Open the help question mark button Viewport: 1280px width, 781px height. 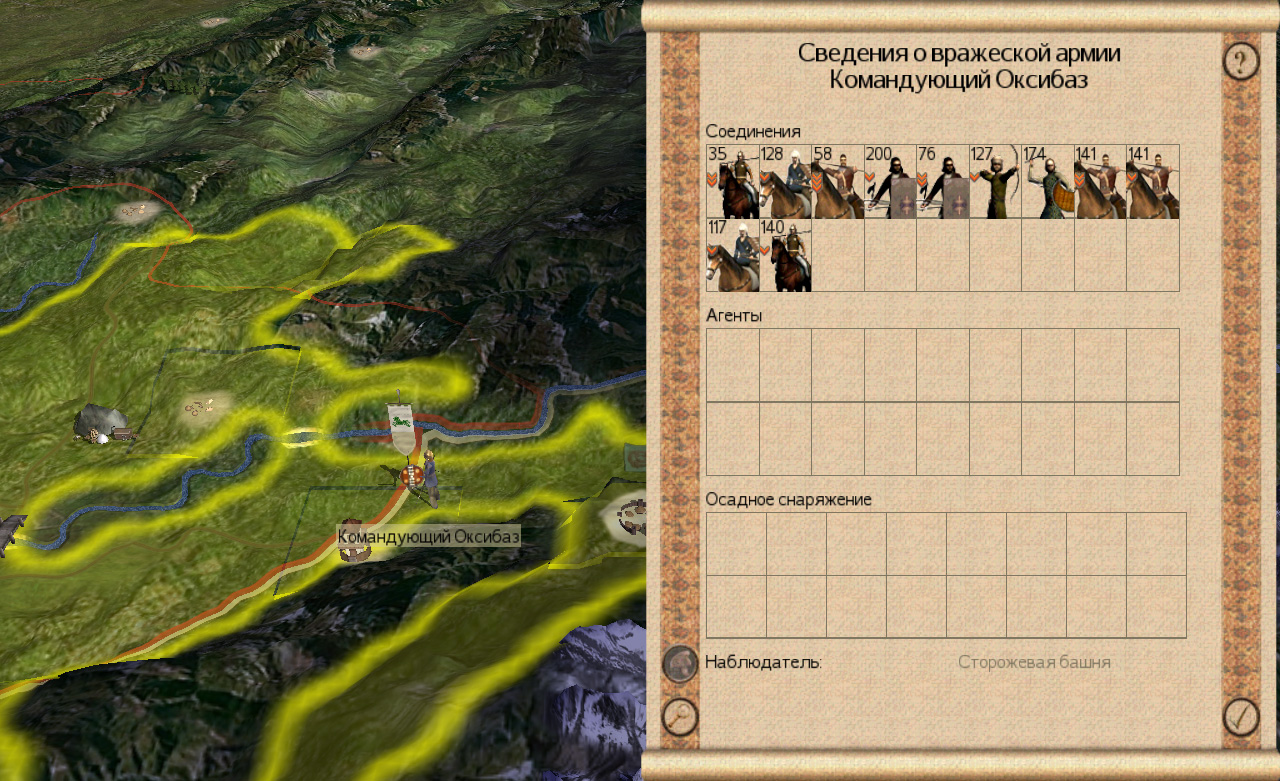[x=1241, y=62]
